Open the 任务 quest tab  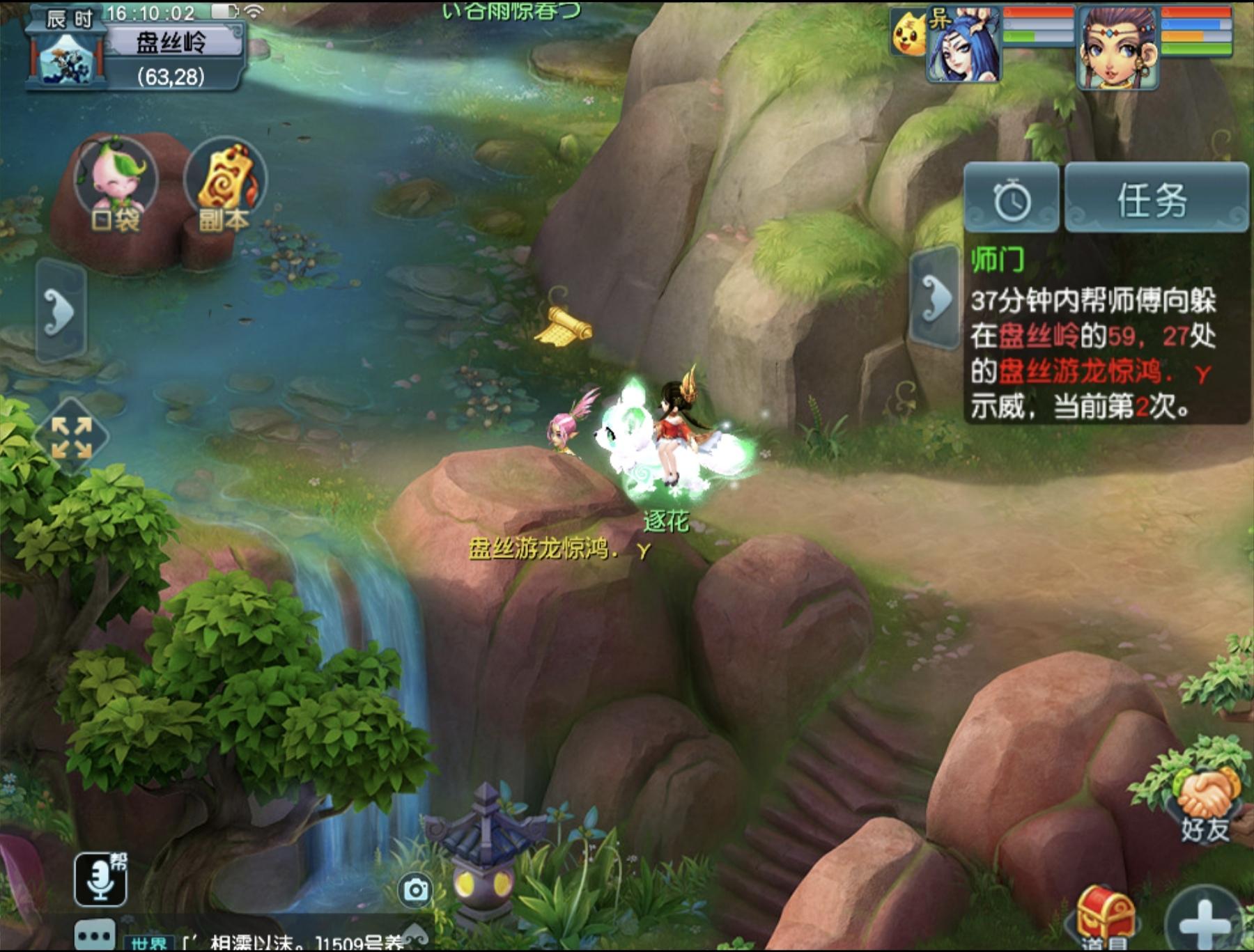1155,198
